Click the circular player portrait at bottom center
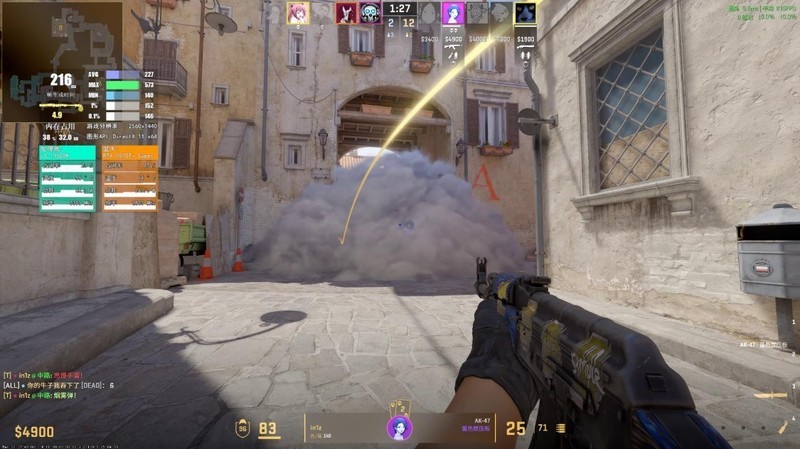 point(399,428)
